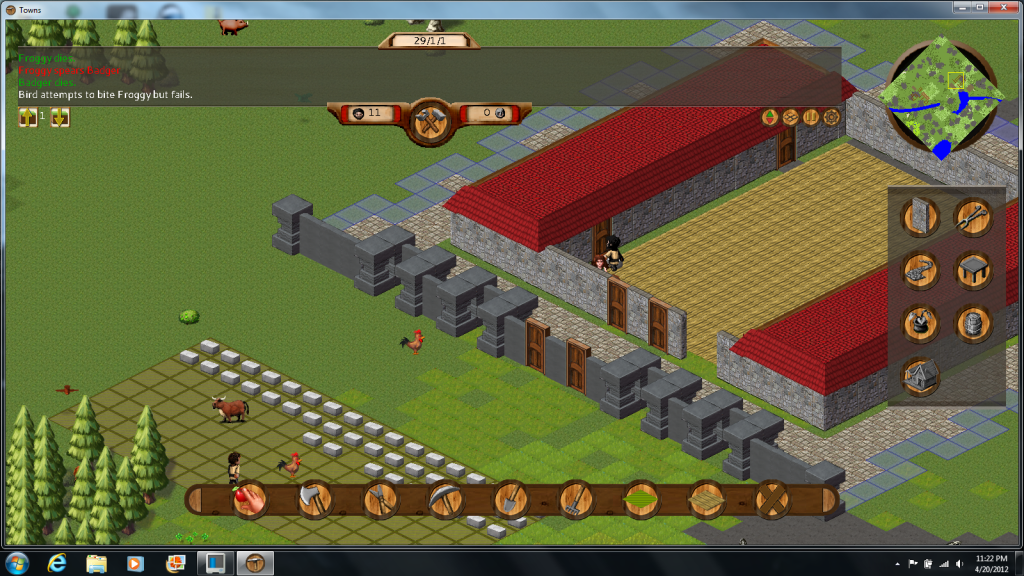This screenshot has height=576, width=1024.
Task: Choose the rake tool
Action: (576, 500)
